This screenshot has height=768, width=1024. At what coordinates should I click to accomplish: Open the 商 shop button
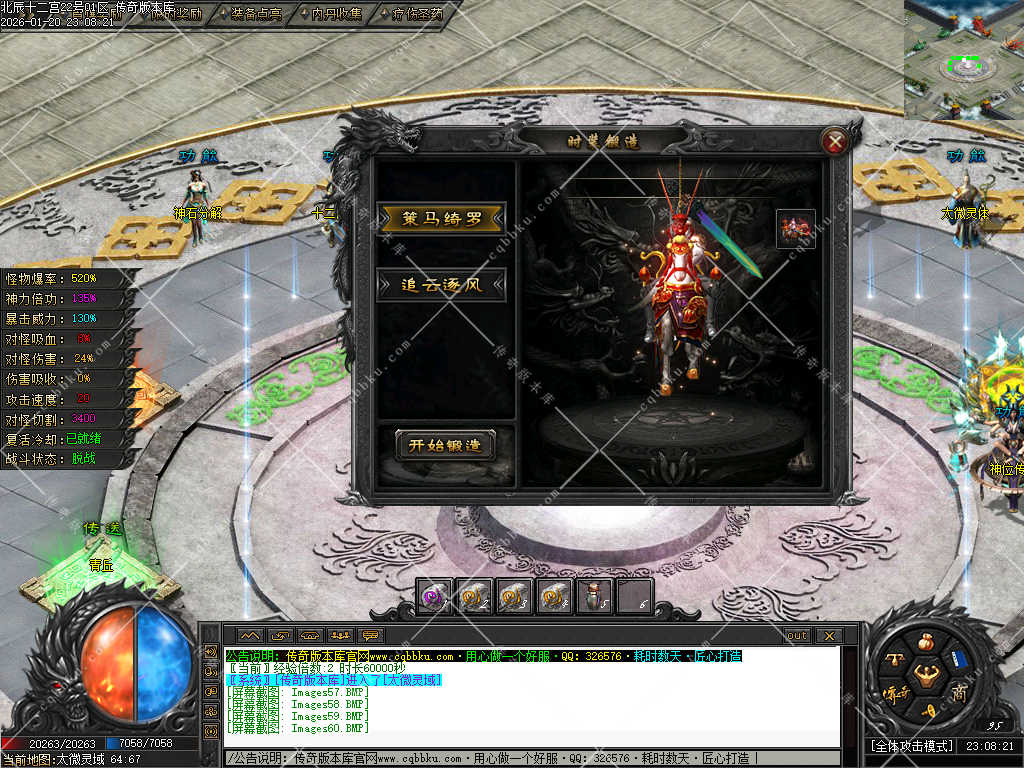959,693
